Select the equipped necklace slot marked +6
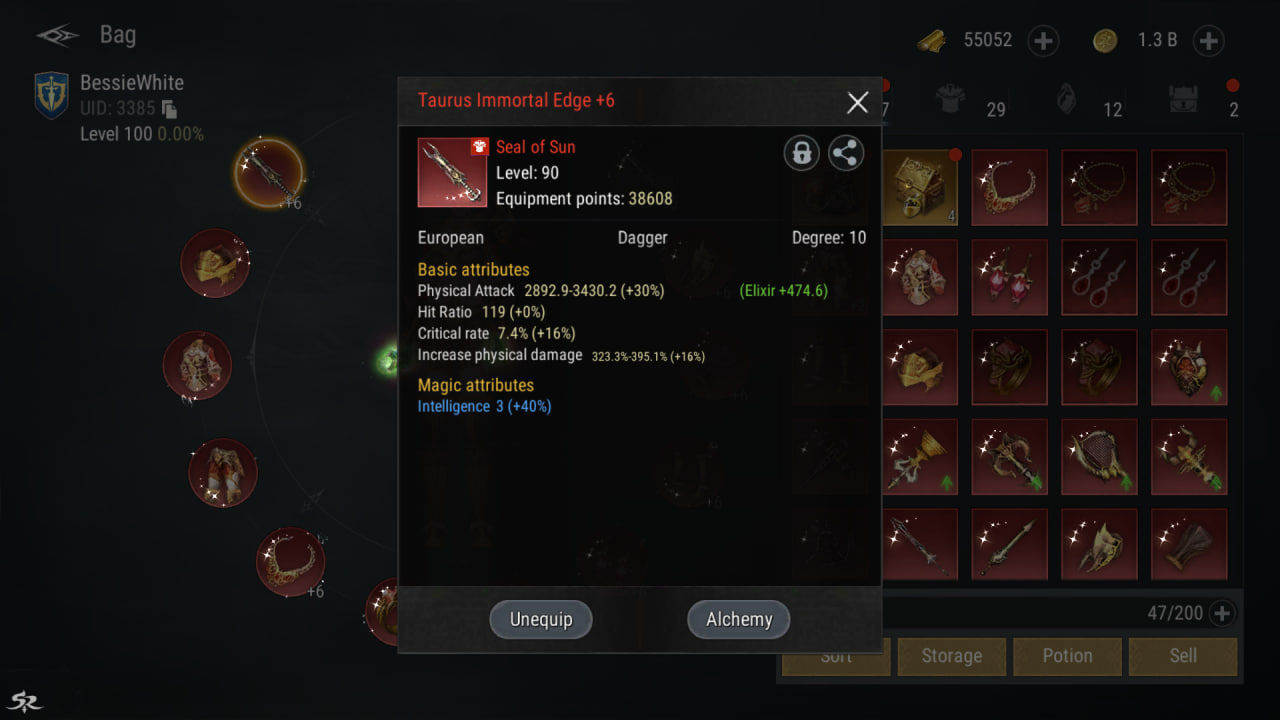 (290, 562)
